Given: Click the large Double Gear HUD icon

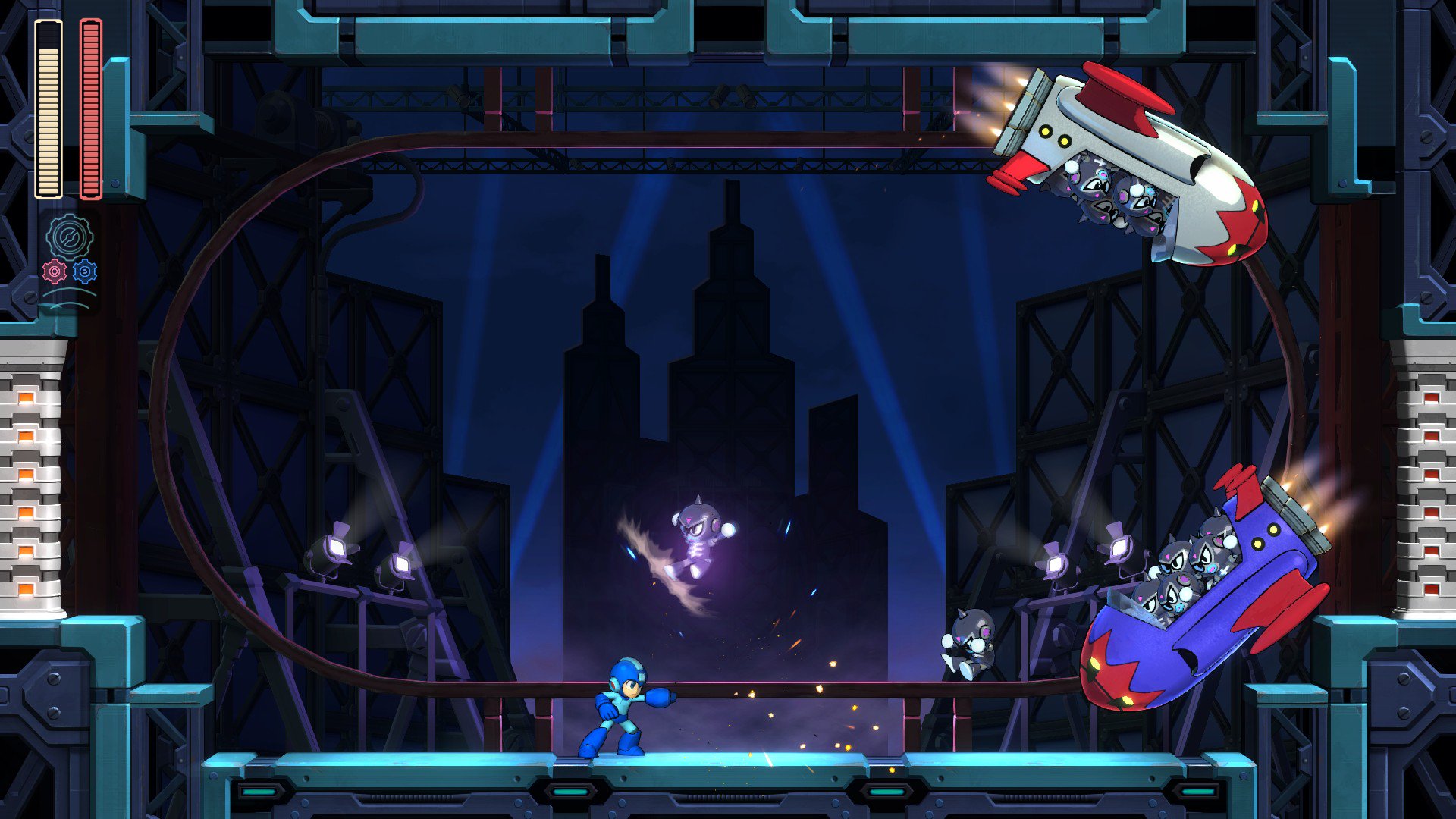Looking at the screenshot, I should point(68,235).
